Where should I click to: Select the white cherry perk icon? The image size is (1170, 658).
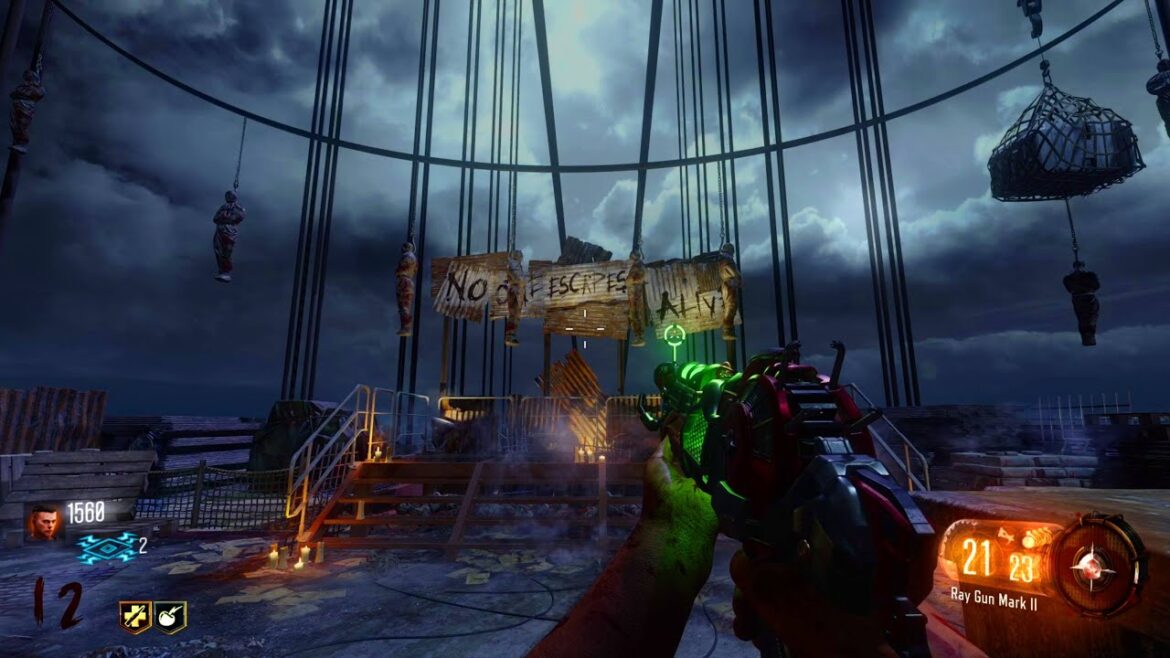[x=170, y=616]
